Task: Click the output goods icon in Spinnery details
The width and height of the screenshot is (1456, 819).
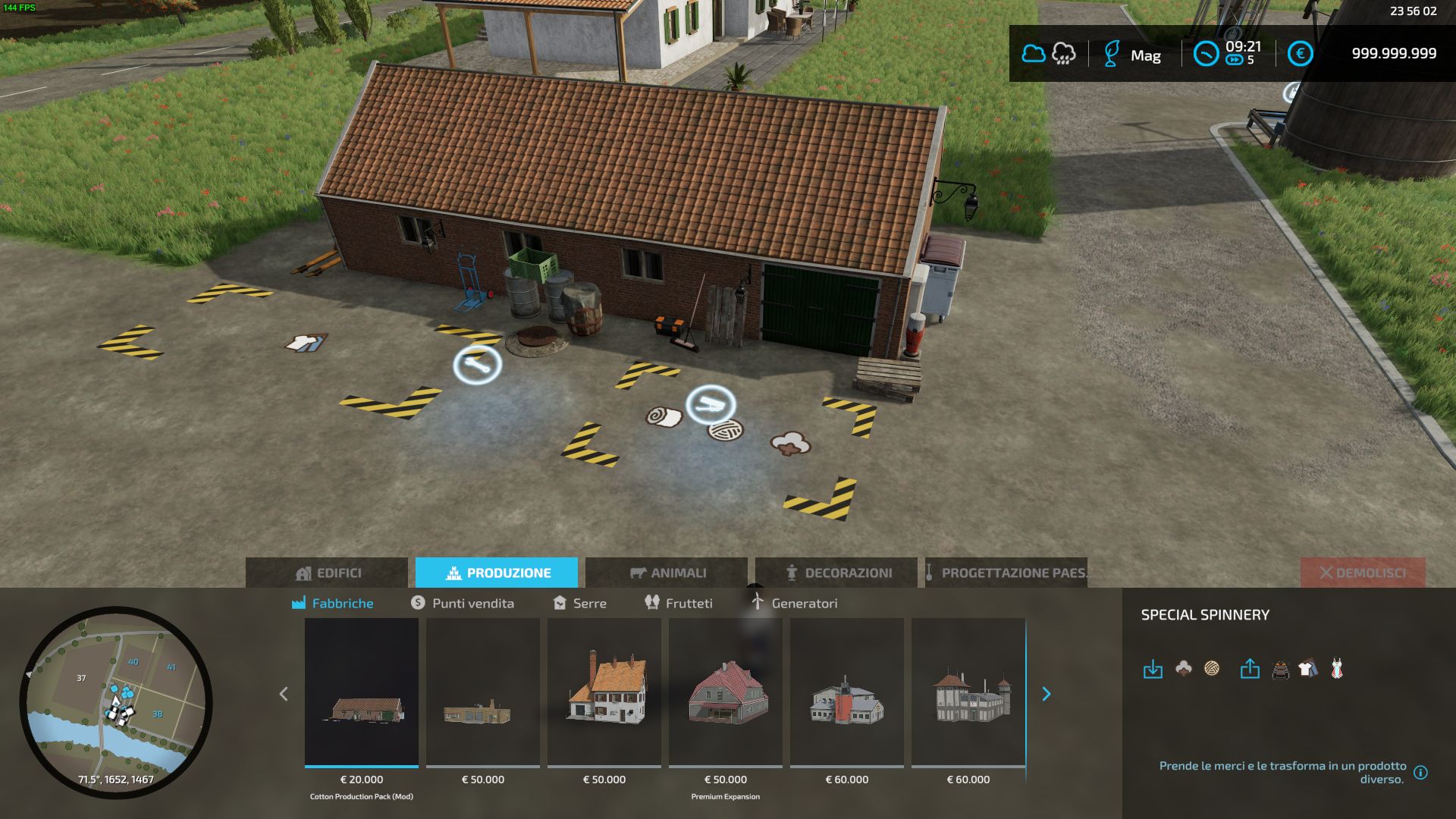Action: point(1248,670)
